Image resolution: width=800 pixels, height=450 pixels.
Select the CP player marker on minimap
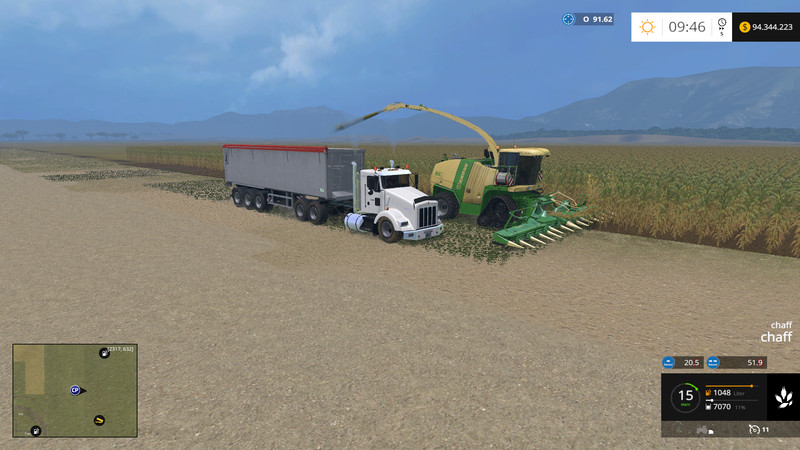pos(75,390)
